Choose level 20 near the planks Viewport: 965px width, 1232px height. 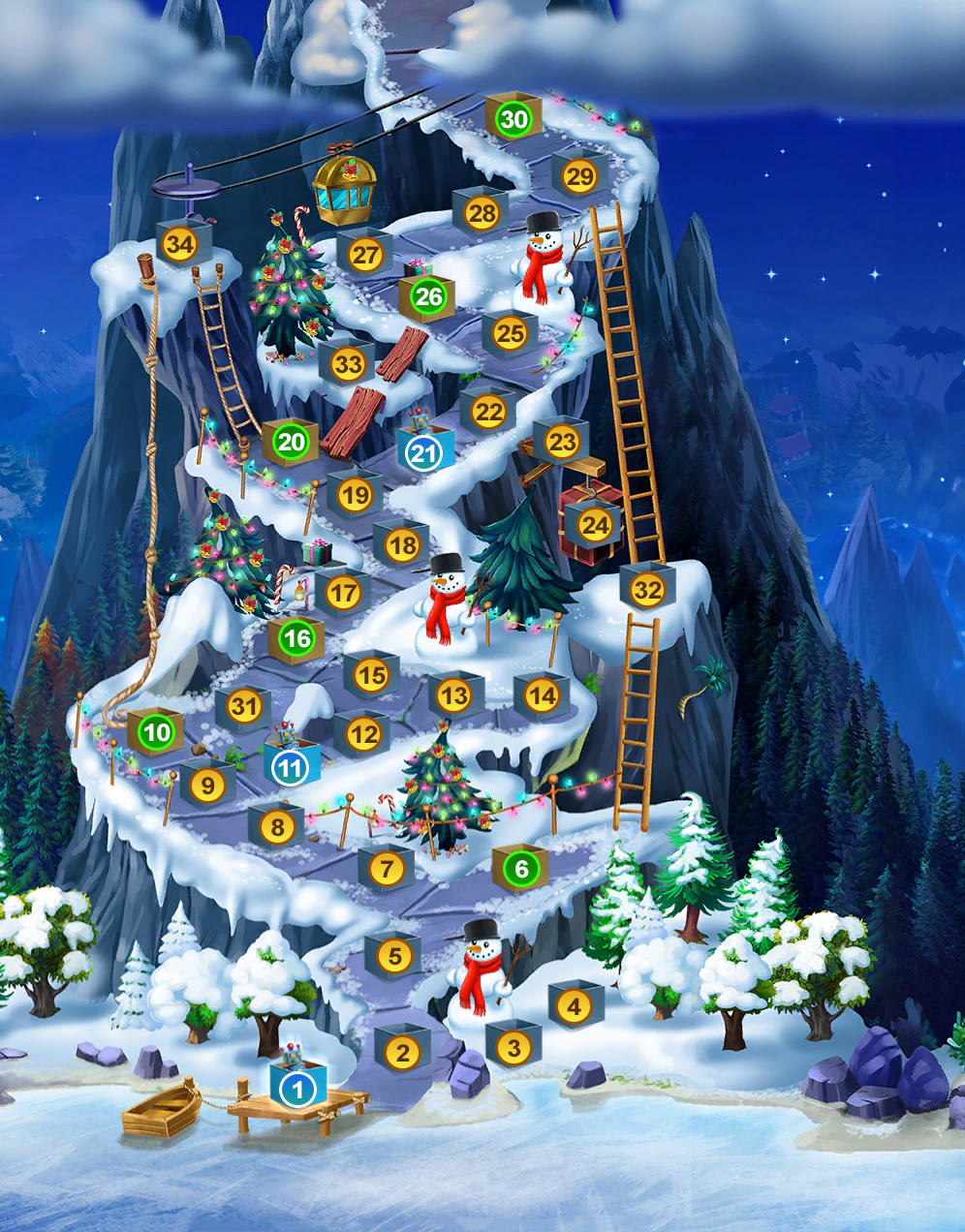tap(291, 443)
